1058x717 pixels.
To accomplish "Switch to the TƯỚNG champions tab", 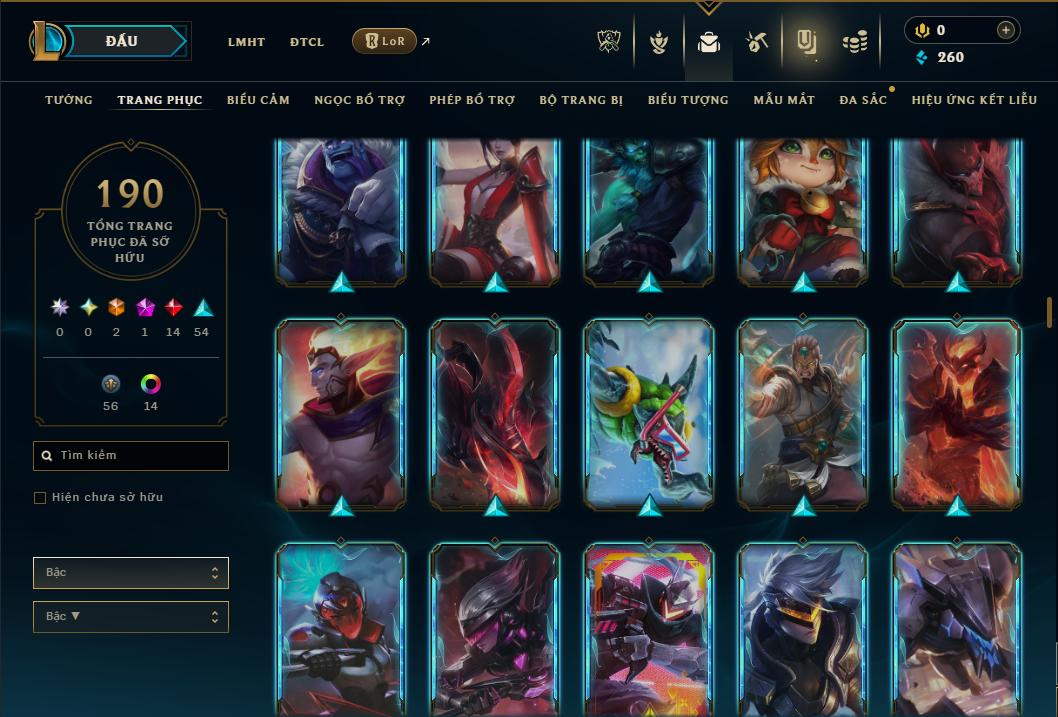I will [69, 100].
